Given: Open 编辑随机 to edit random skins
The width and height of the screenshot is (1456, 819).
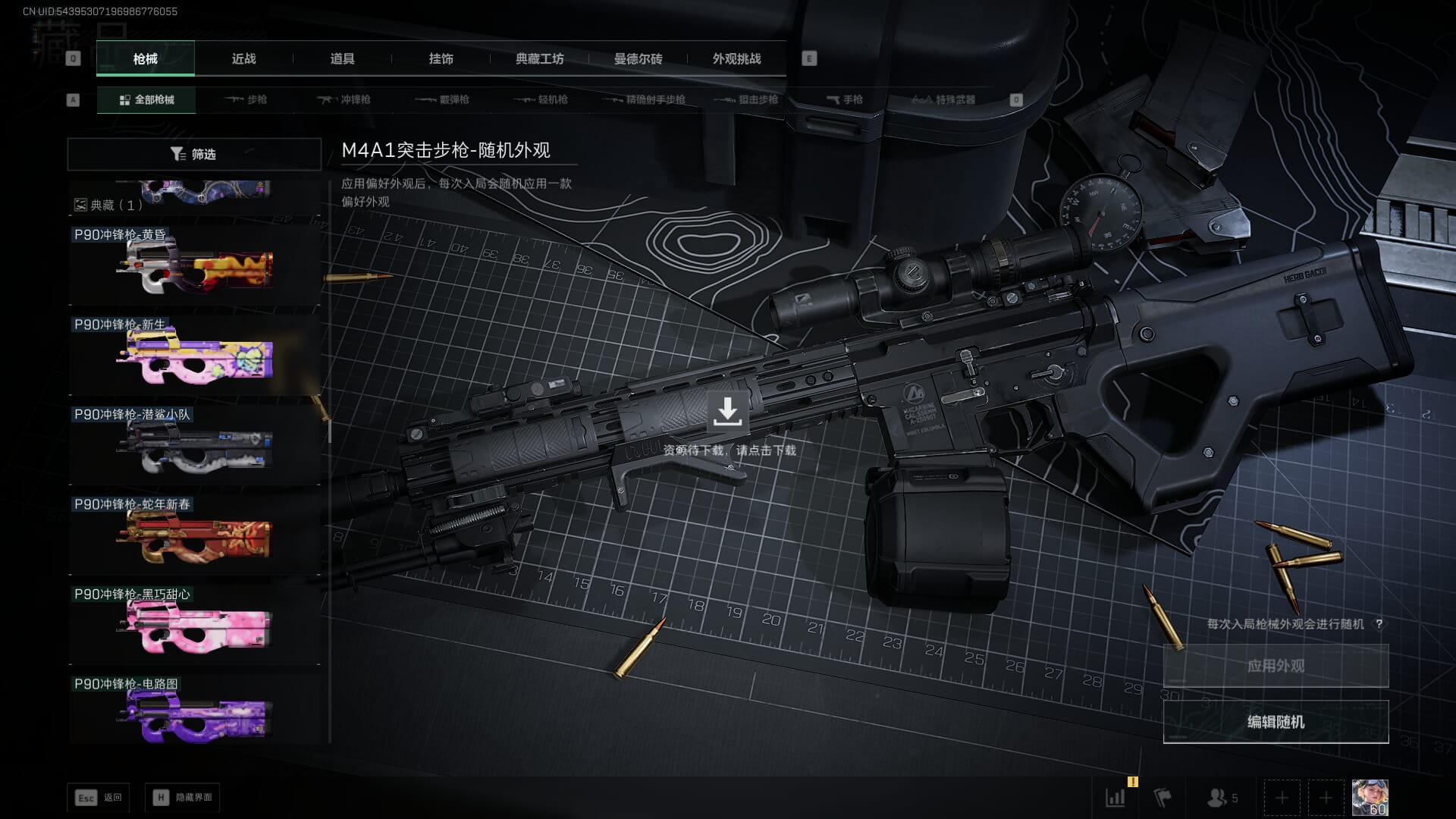Looking at the screenshot, I should pyautogui.click(x=1276, y=722).
